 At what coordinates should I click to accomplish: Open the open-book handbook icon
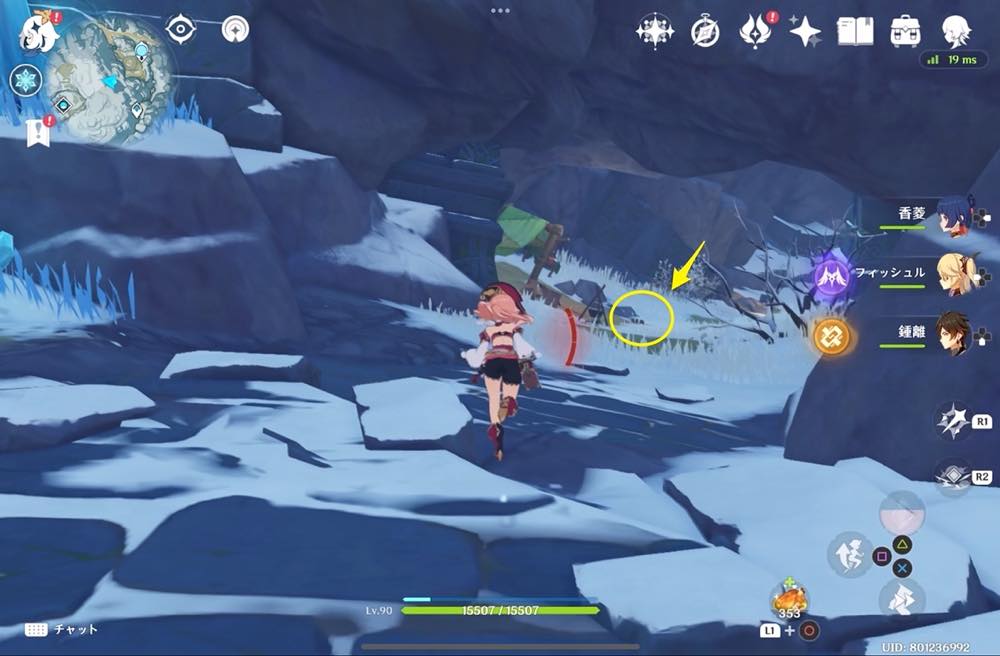(x=855, y=31)
